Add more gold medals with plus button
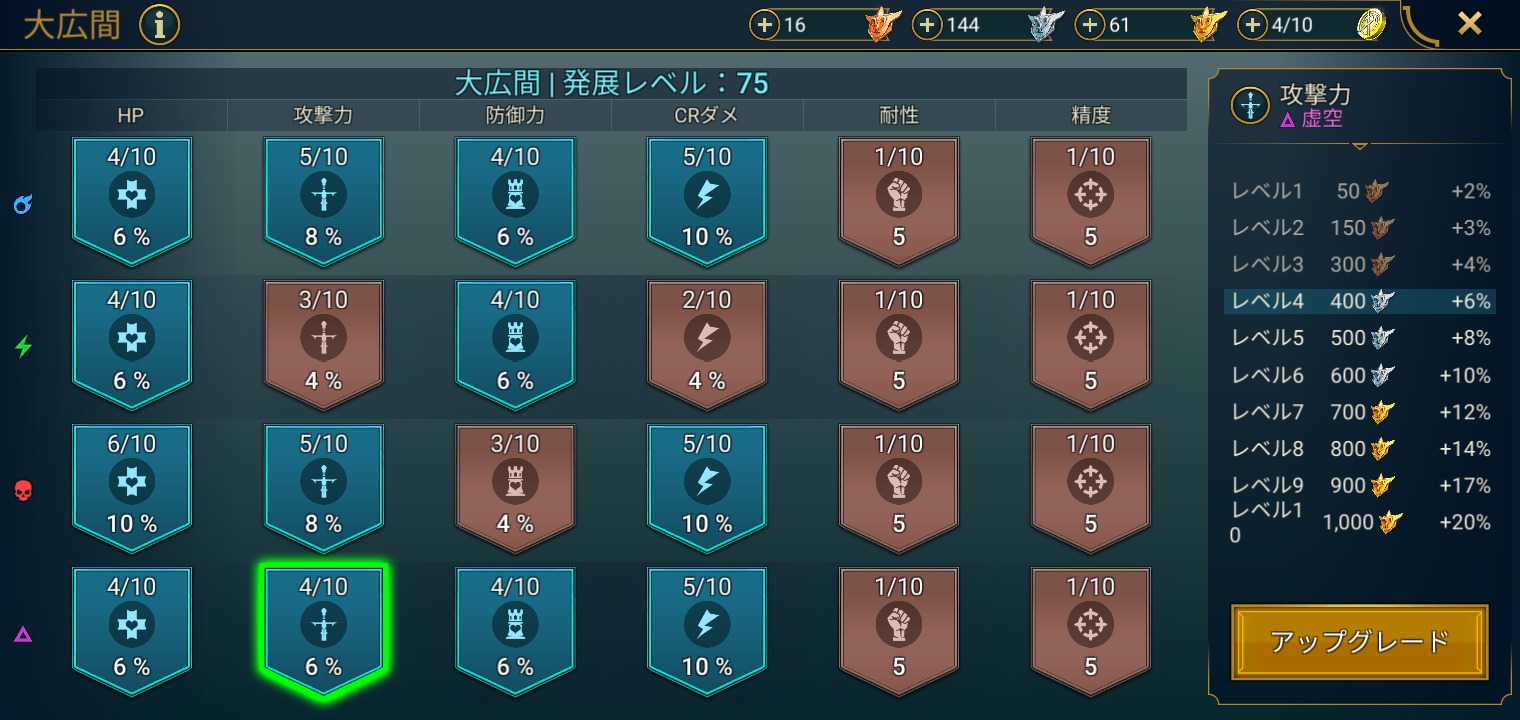 1090,25
